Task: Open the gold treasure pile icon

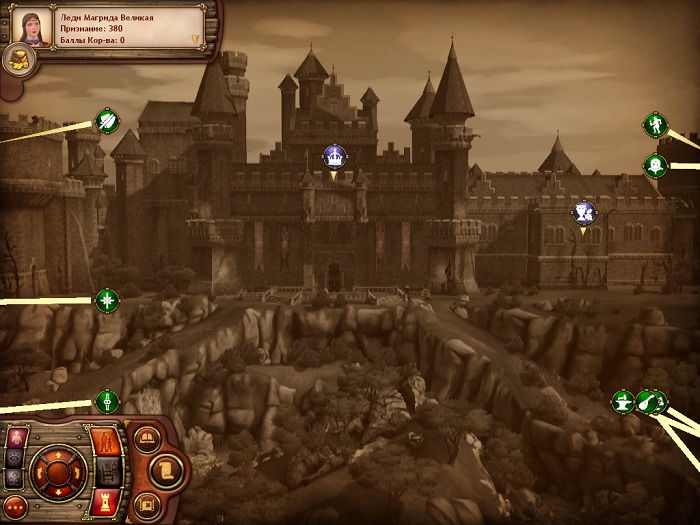Action: point(19,60)
